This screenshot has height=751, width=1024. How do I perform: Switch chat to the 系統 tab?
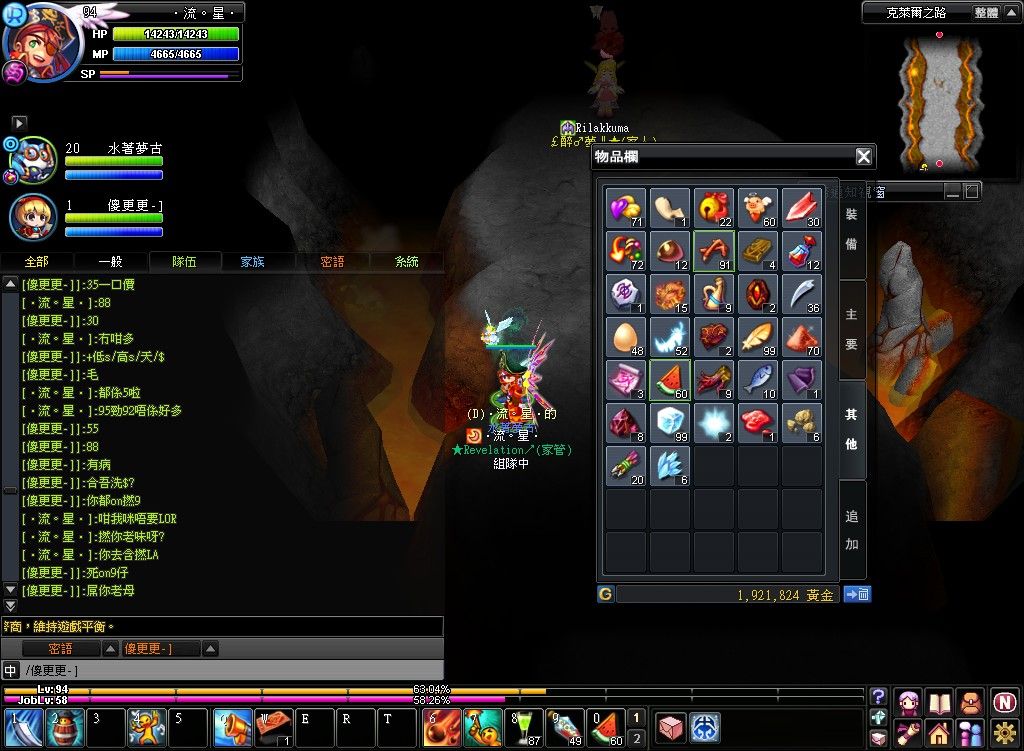406,262
